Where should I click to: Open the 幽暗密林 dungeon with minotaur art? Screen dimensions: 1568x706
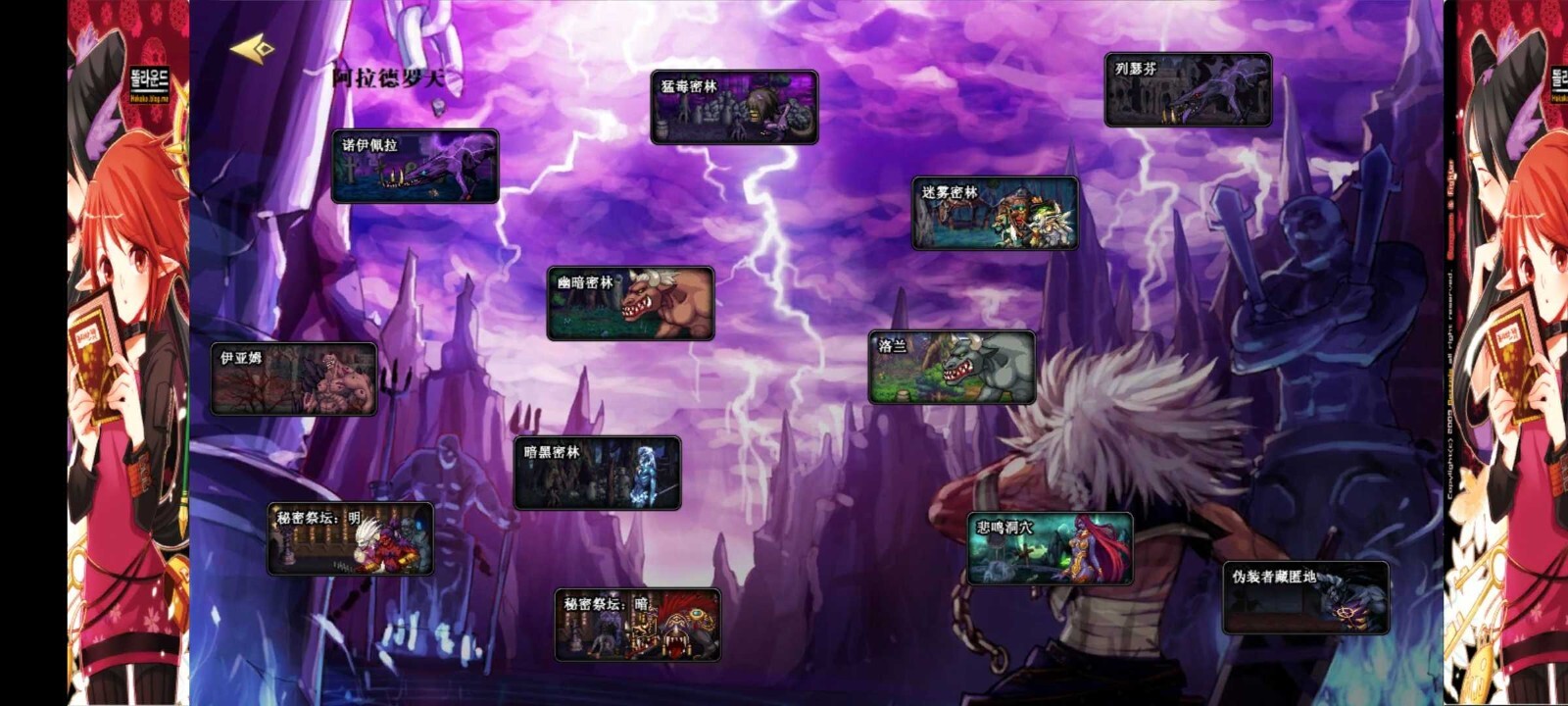click(x=631, y=302)
